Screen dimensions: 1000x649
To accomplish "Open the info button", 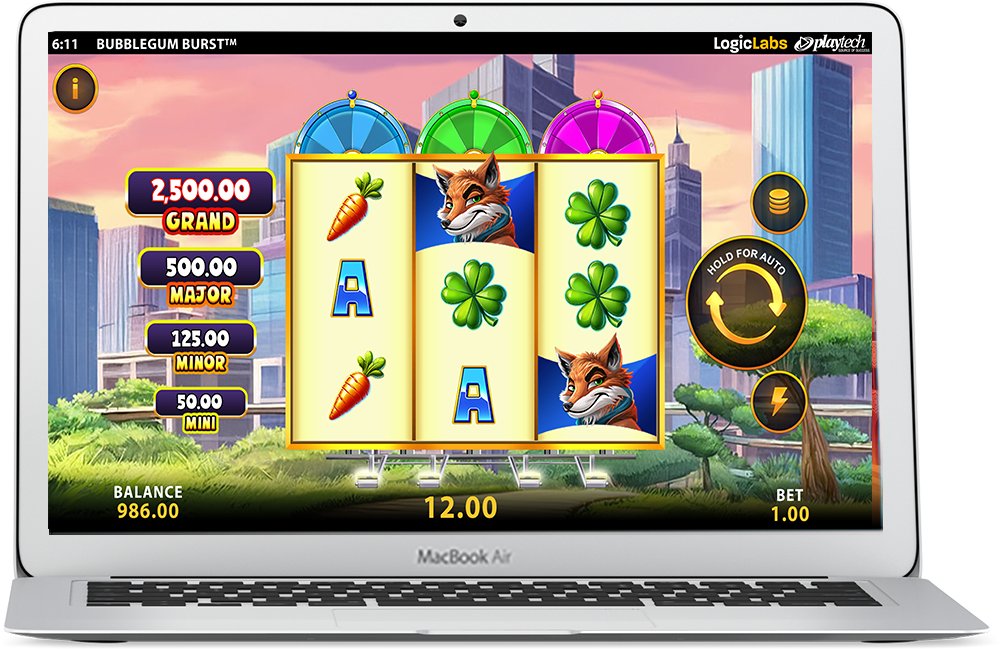I will [75, 89].
